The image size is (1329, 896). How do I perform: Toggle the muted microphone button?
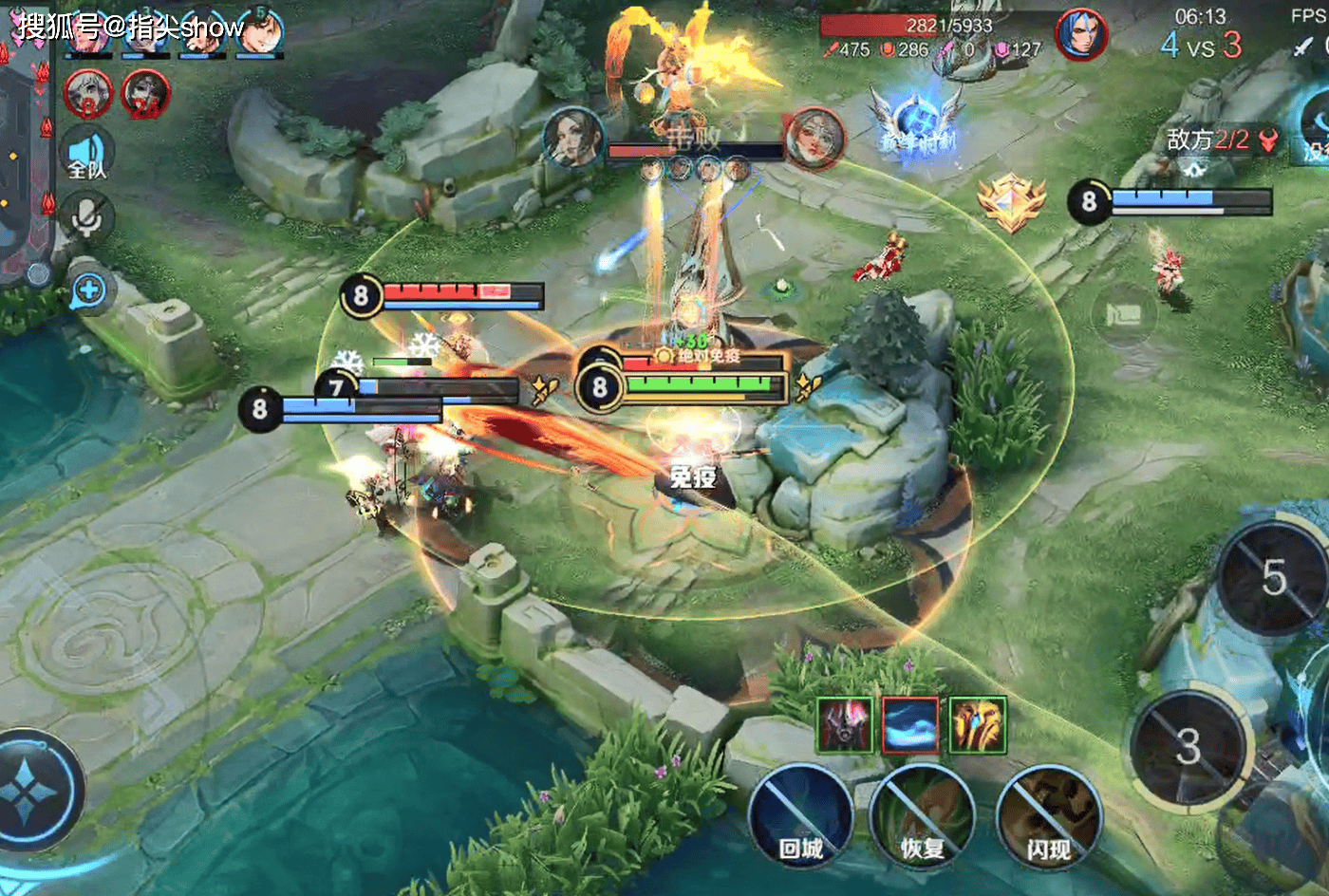point(87,218)
